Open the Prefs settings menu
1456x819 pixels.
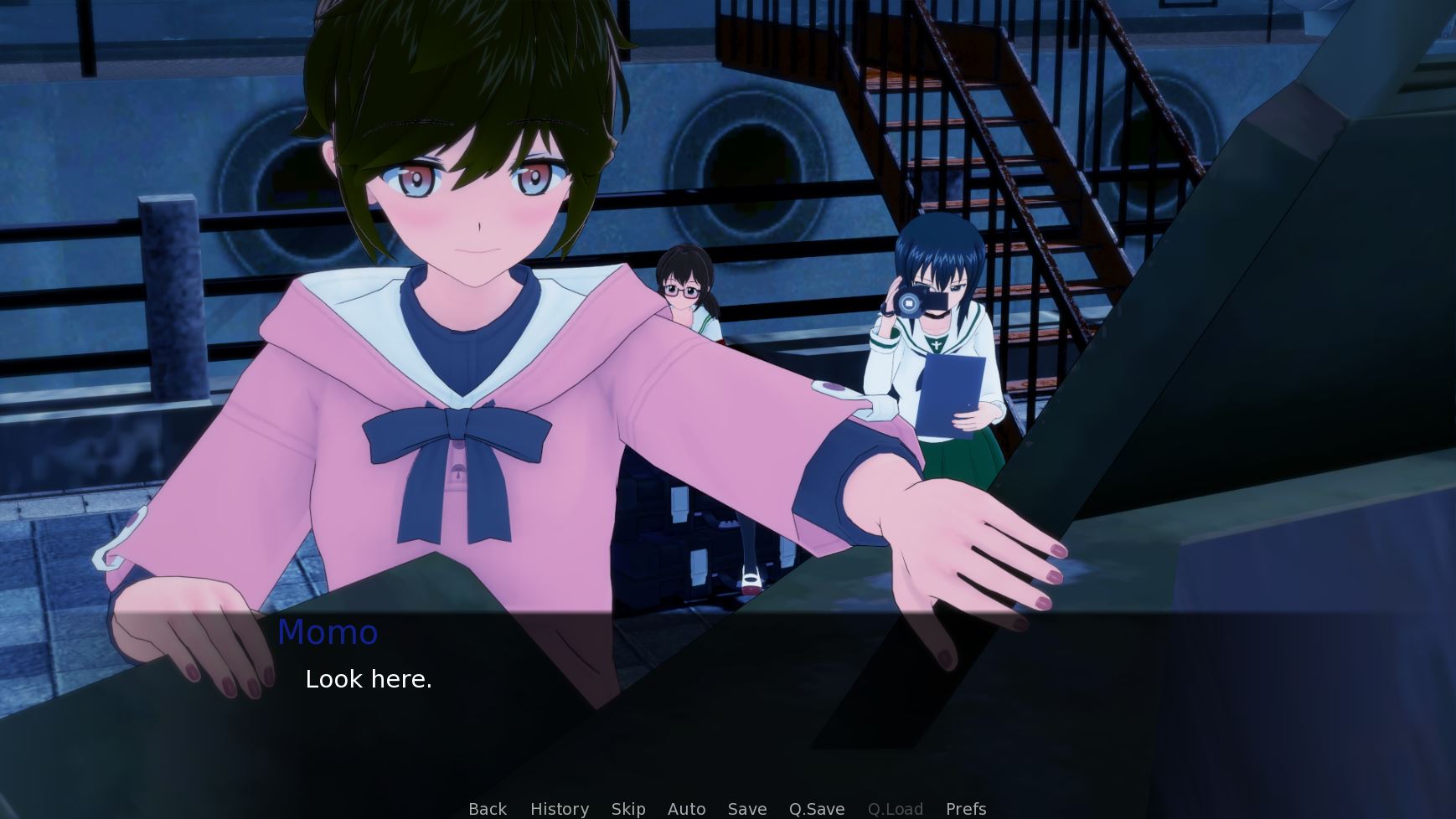(x=966, y=809)
